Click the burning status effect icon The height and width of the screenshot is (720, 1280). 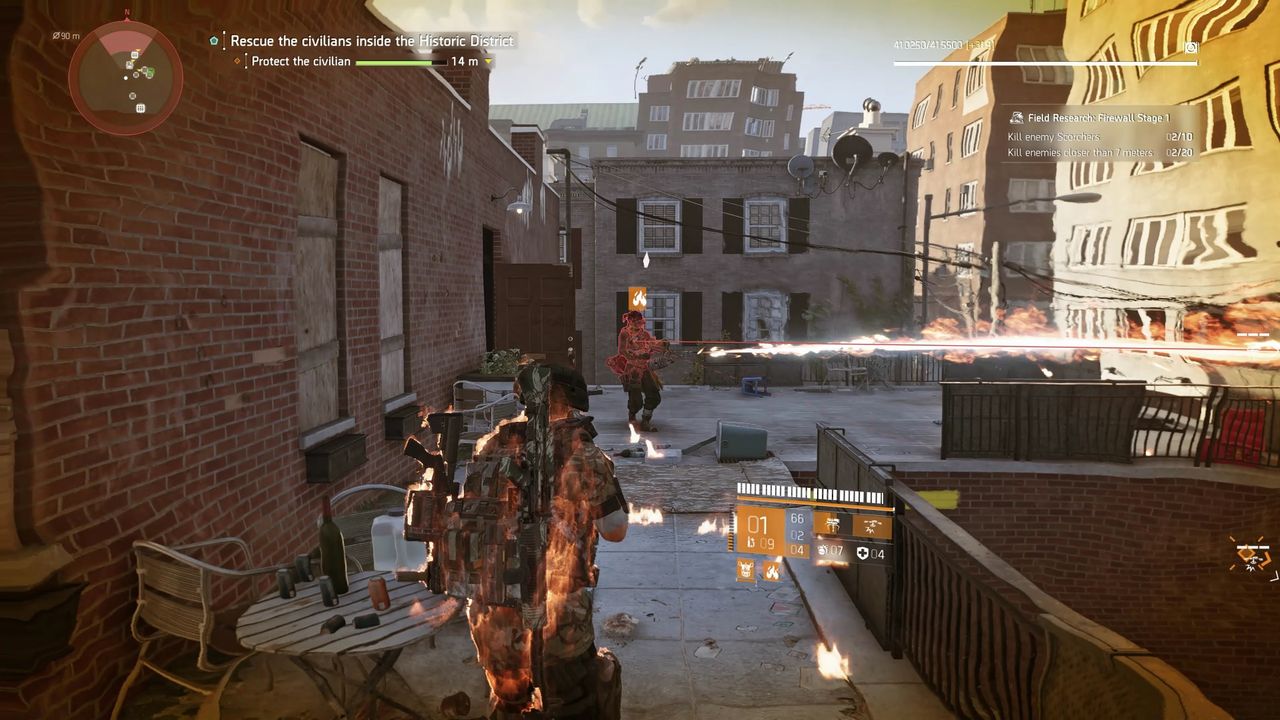click(772, 570)
